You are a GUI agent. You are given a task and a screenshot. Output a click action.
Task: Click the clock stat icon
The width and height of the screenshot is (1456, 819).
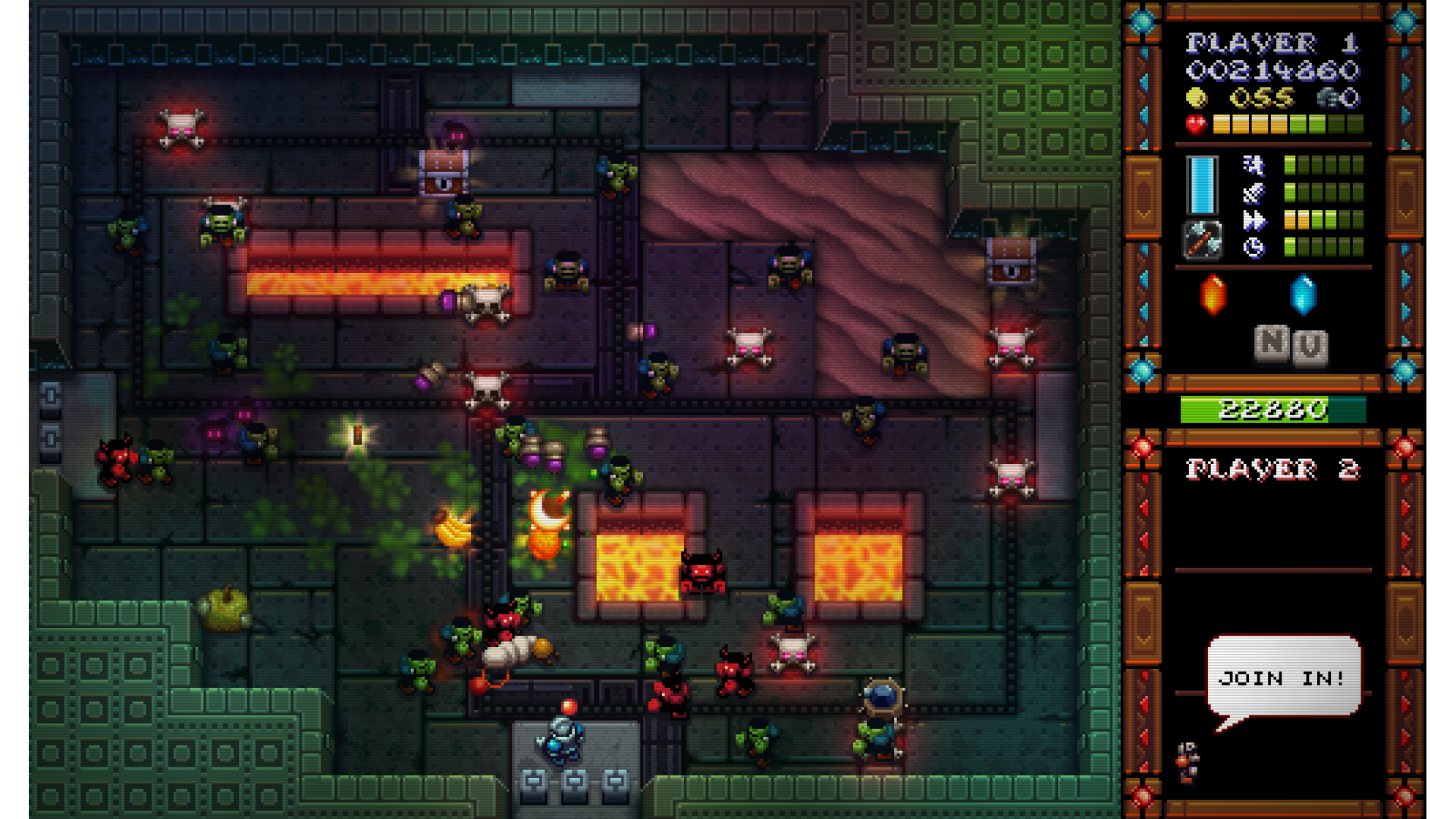tap(1254, 247)
